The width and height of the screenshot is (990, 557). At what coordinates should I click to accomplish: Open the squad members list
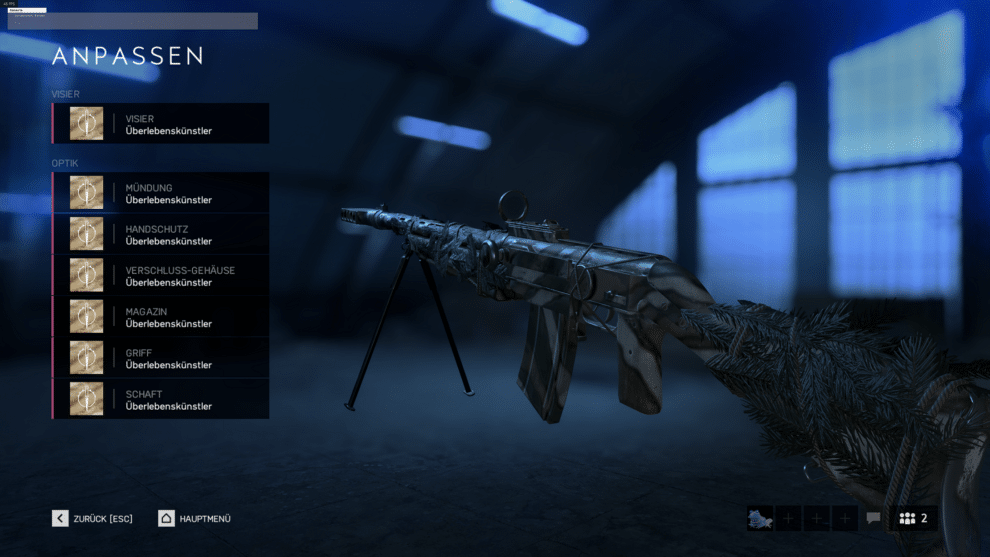(913, 518)
